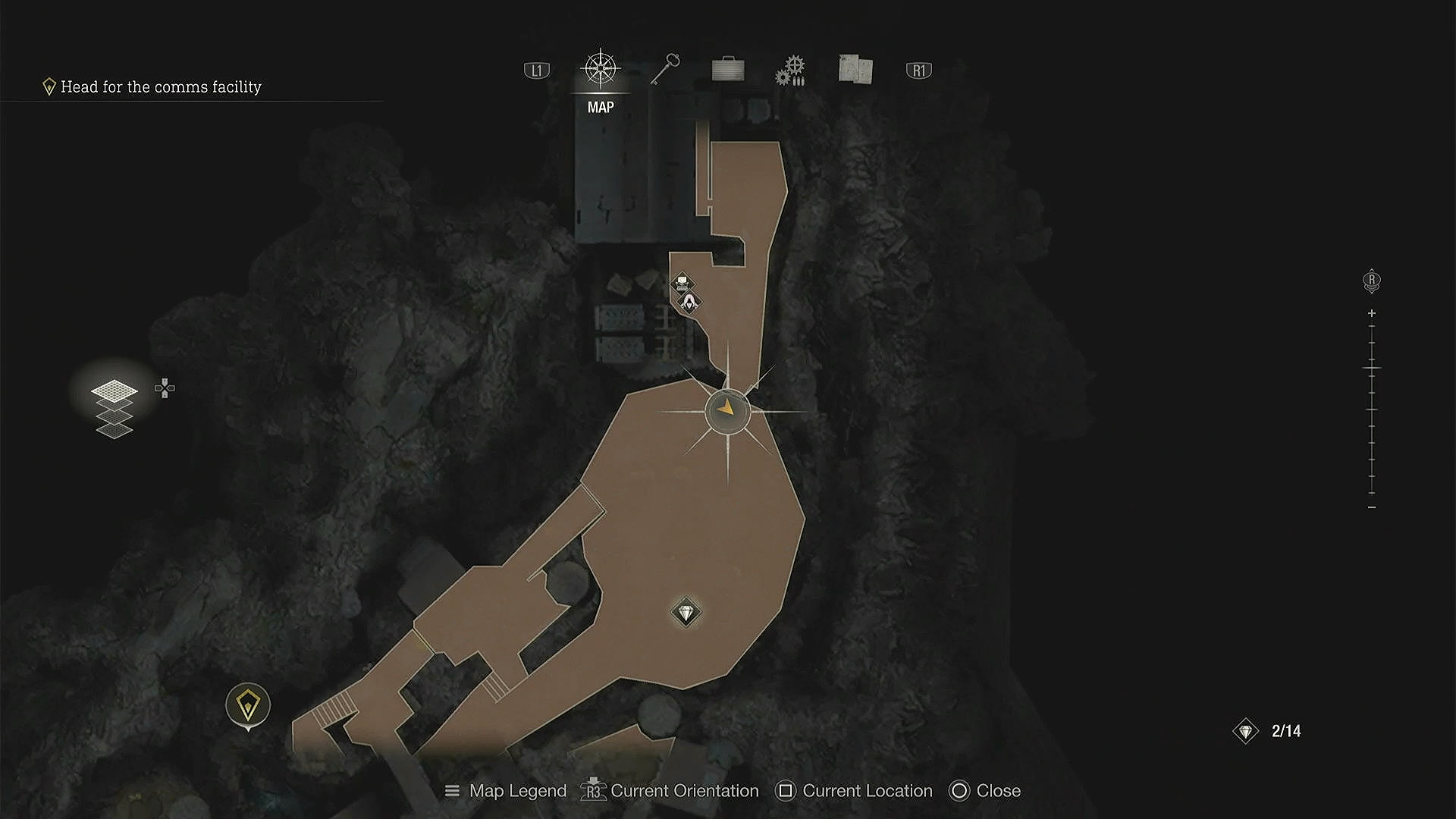
Task: Select the Map tab compass icon
Action: [601, 67]
